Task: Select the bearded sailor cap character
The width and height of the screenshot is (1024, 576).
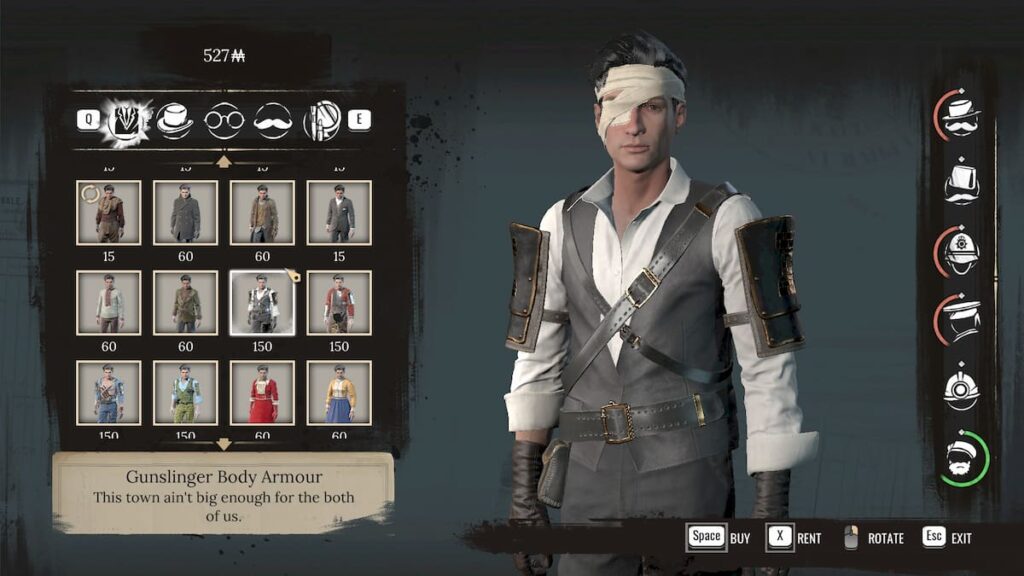Action: (x=961, y=458)
